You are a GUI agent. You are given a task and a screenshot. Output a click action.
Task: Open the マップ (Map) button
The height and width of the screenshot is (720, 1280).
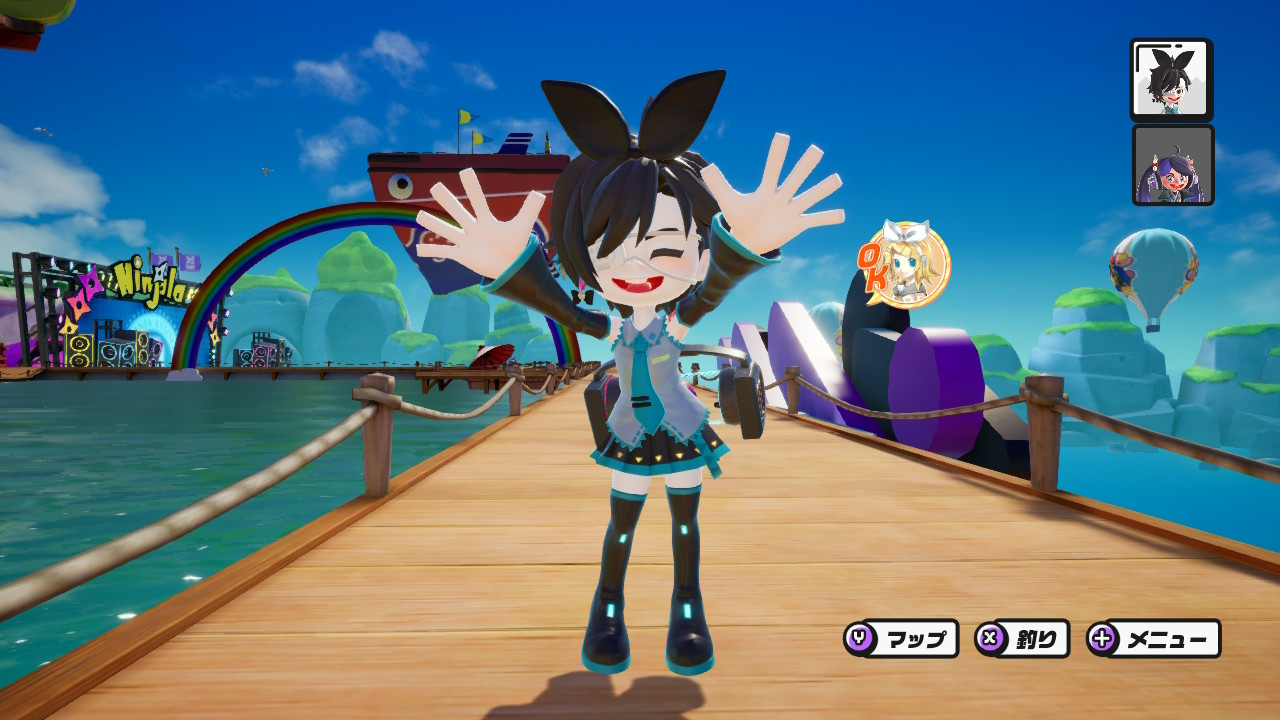tap(901, 638)
